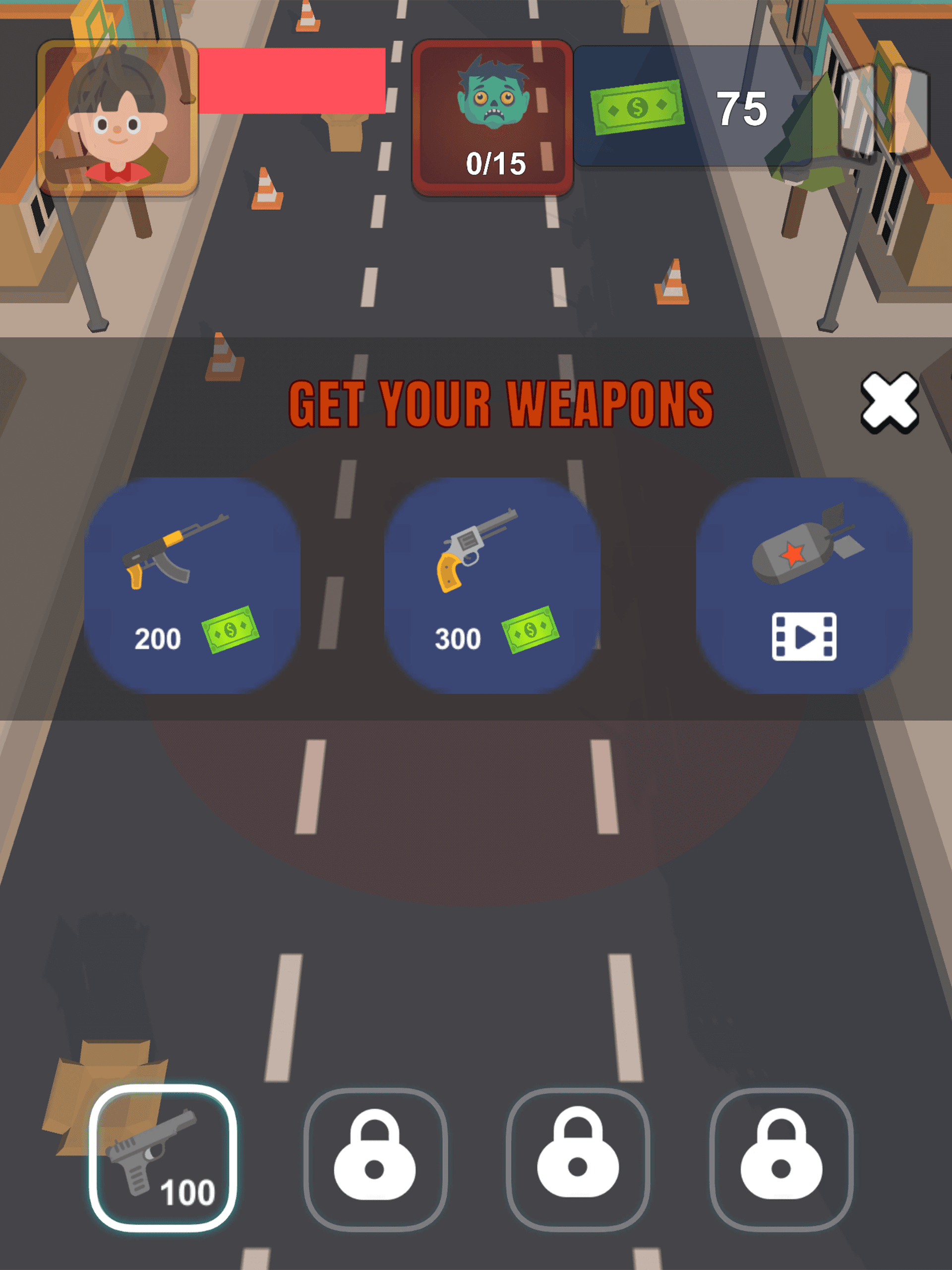Tap the dollar bill next to 300

530,630
